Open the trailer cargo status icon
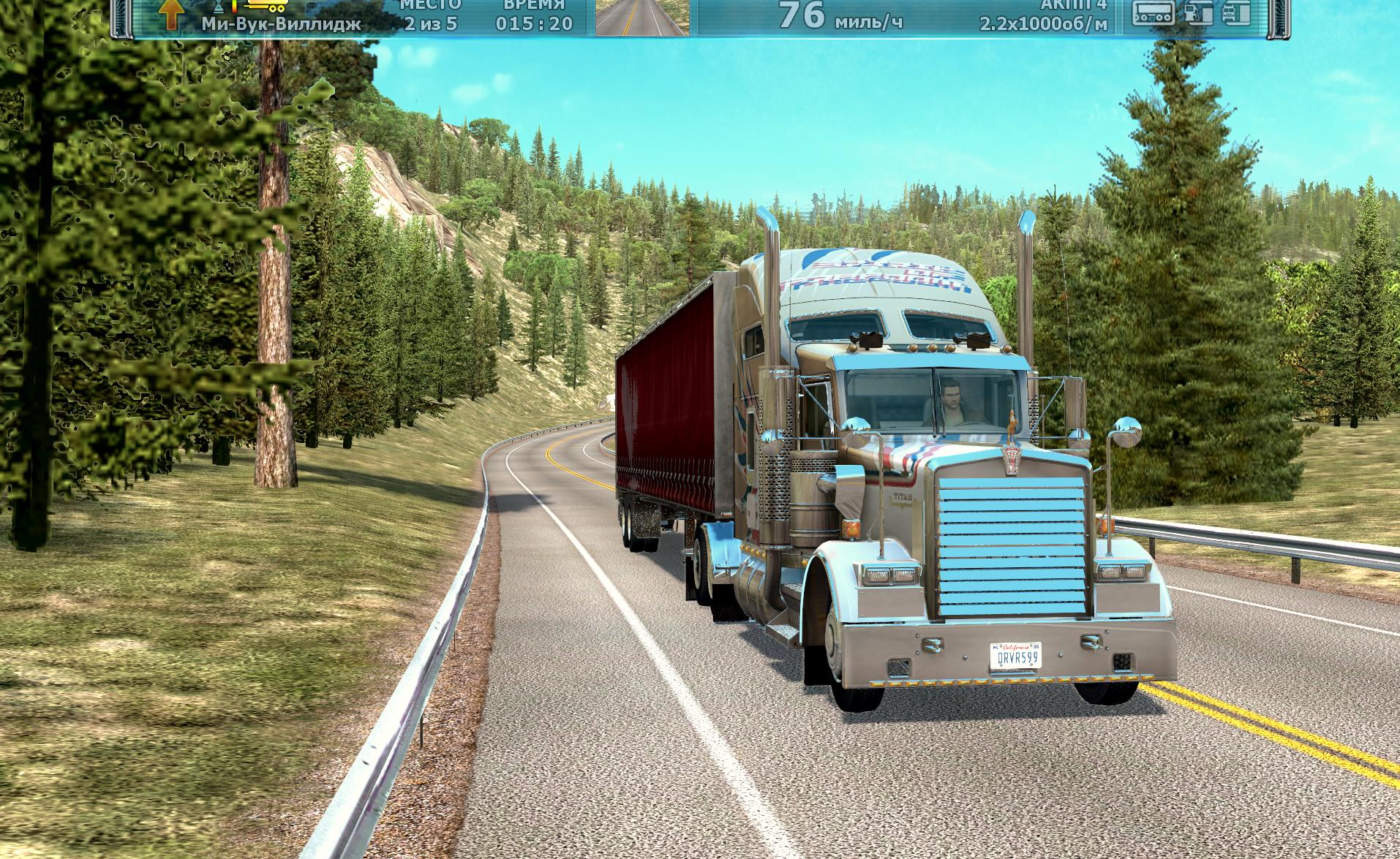The height and width of the screenshot is (859, 1400). pos(1153,12)
